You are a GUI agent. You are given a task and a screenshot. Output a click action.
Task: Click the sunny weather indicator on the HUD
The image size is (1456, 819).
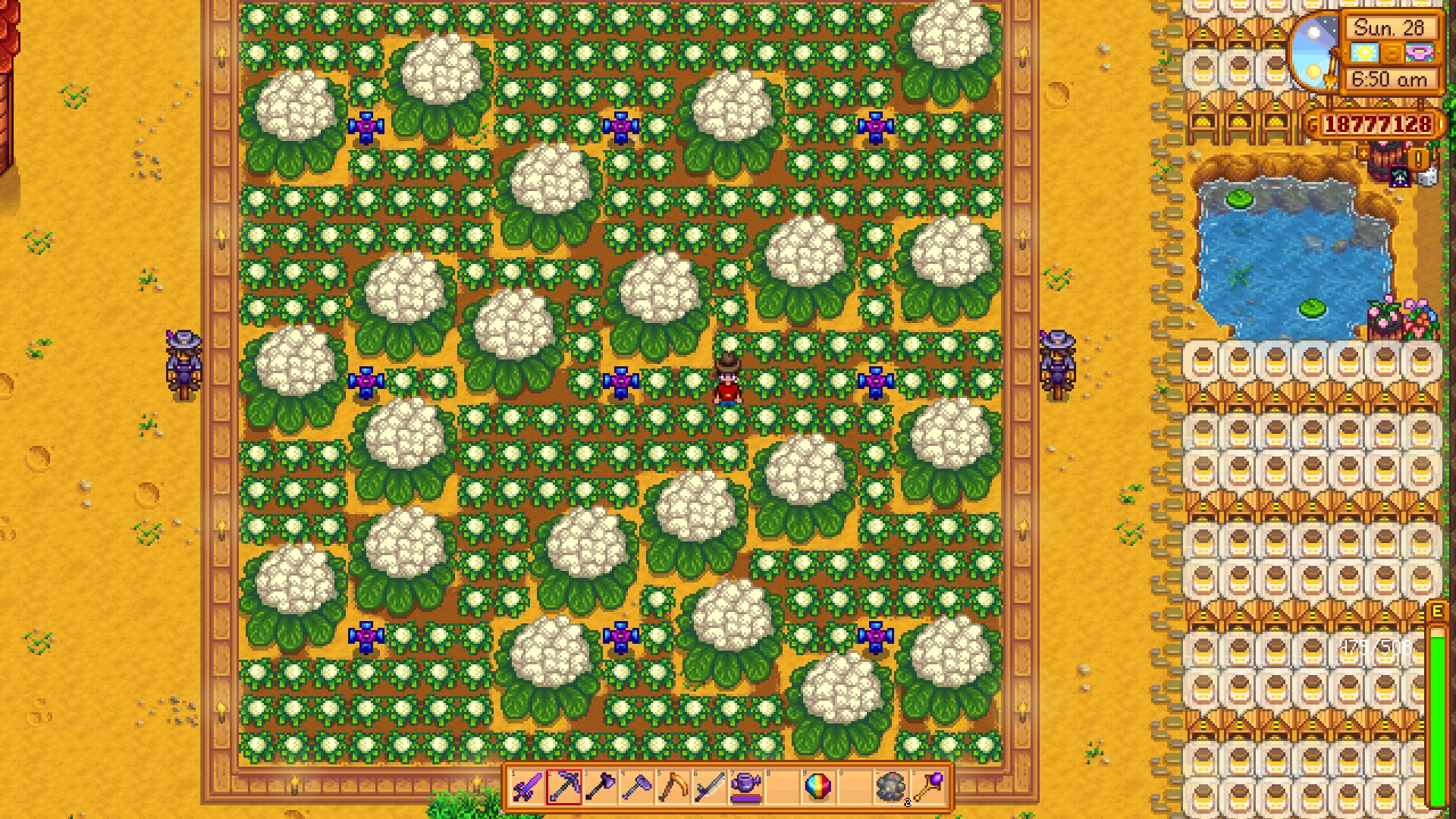pyautogui.click(x=1366, y=52)
